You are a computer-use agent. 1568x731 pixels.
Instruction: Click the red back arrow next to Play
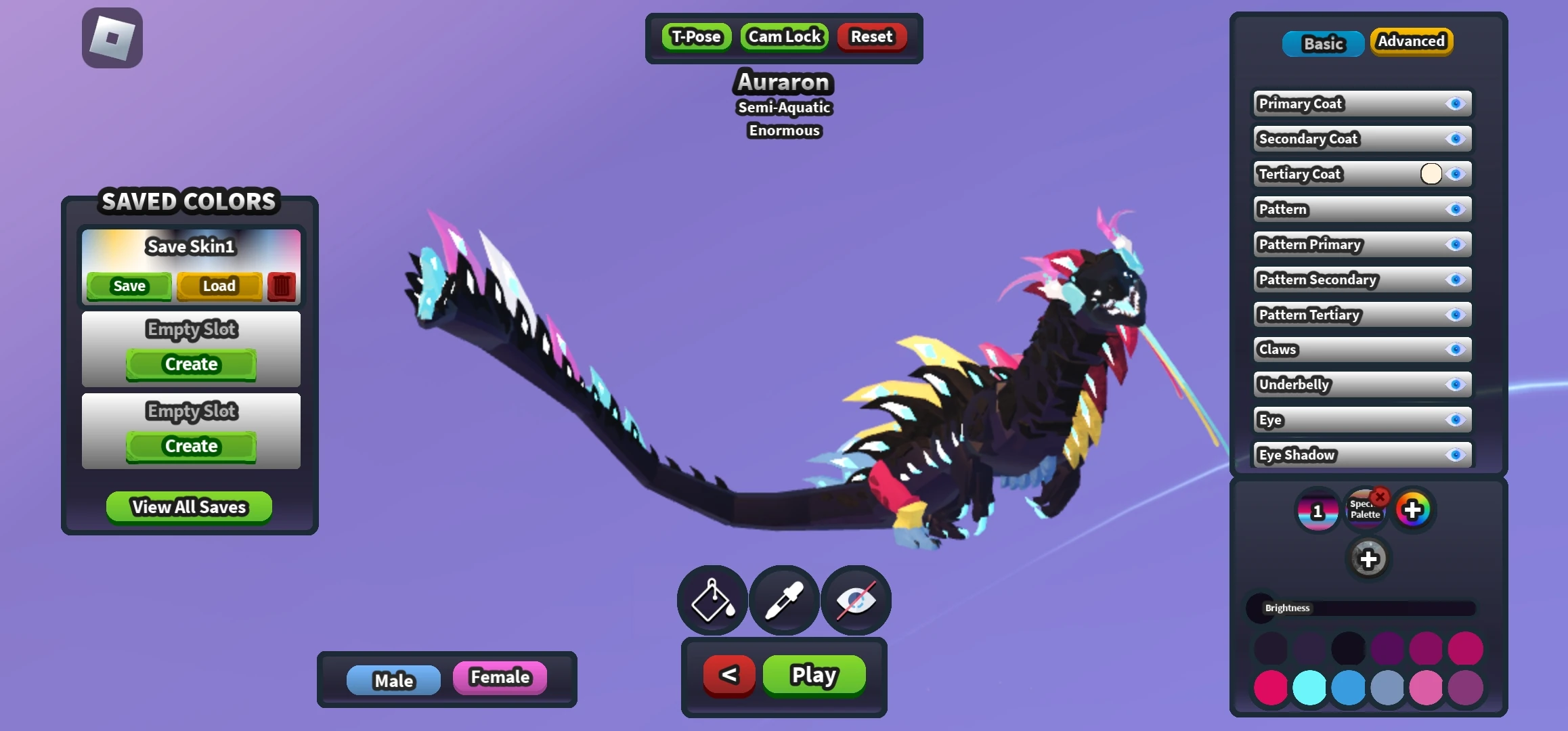pos(728,675)
